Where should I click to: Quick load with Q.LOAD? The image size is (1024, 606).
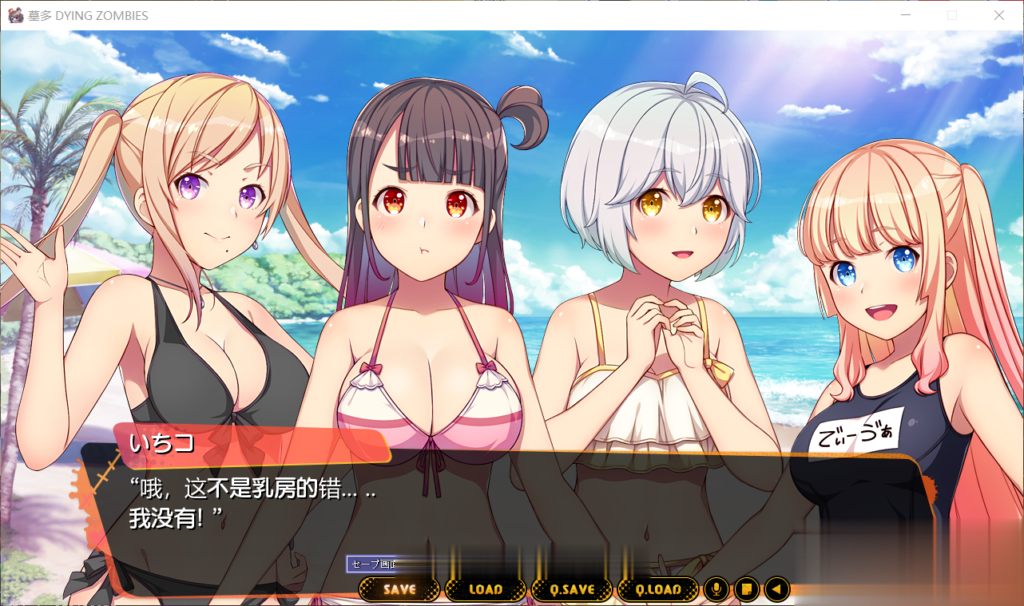(657, 590)
